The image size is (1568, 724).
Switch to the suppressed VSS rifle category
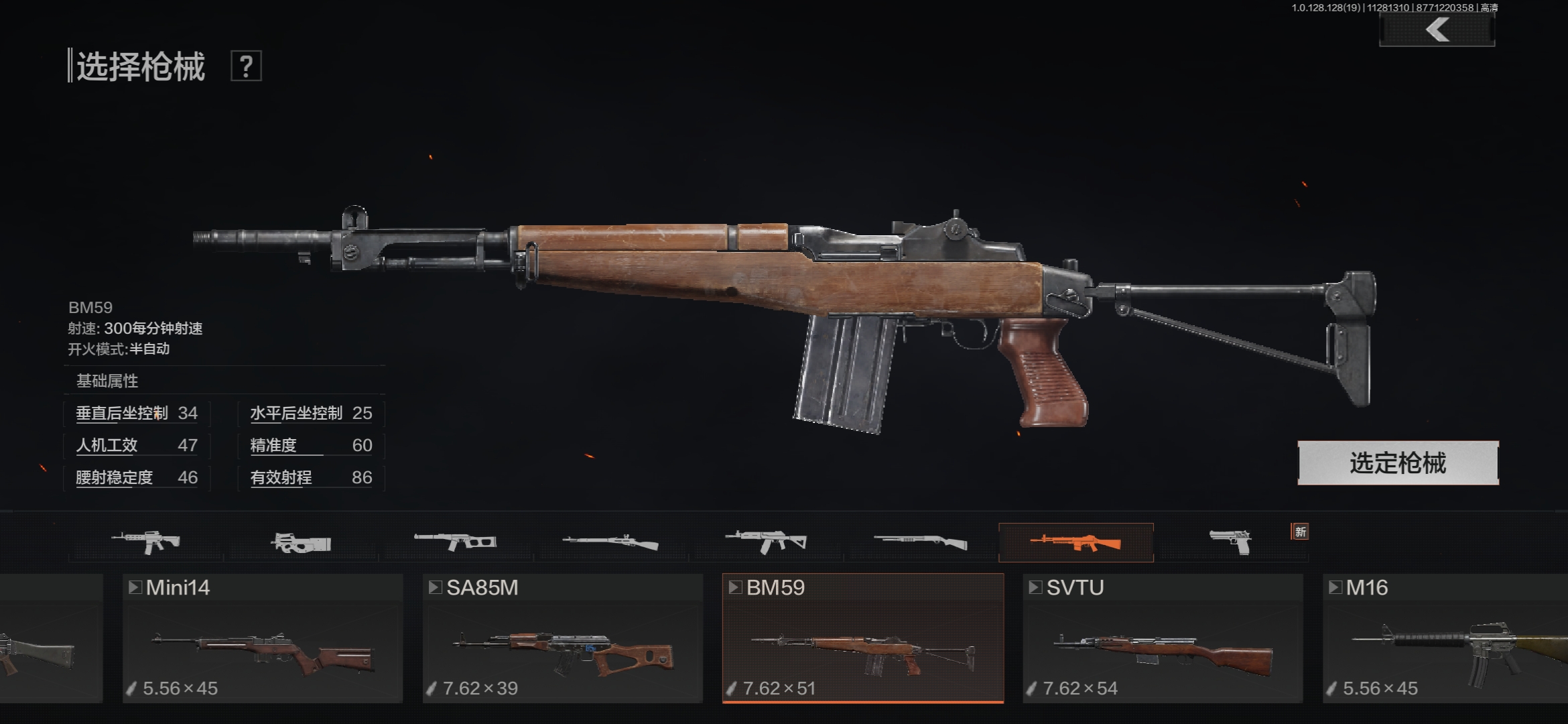tap(456, 542)
